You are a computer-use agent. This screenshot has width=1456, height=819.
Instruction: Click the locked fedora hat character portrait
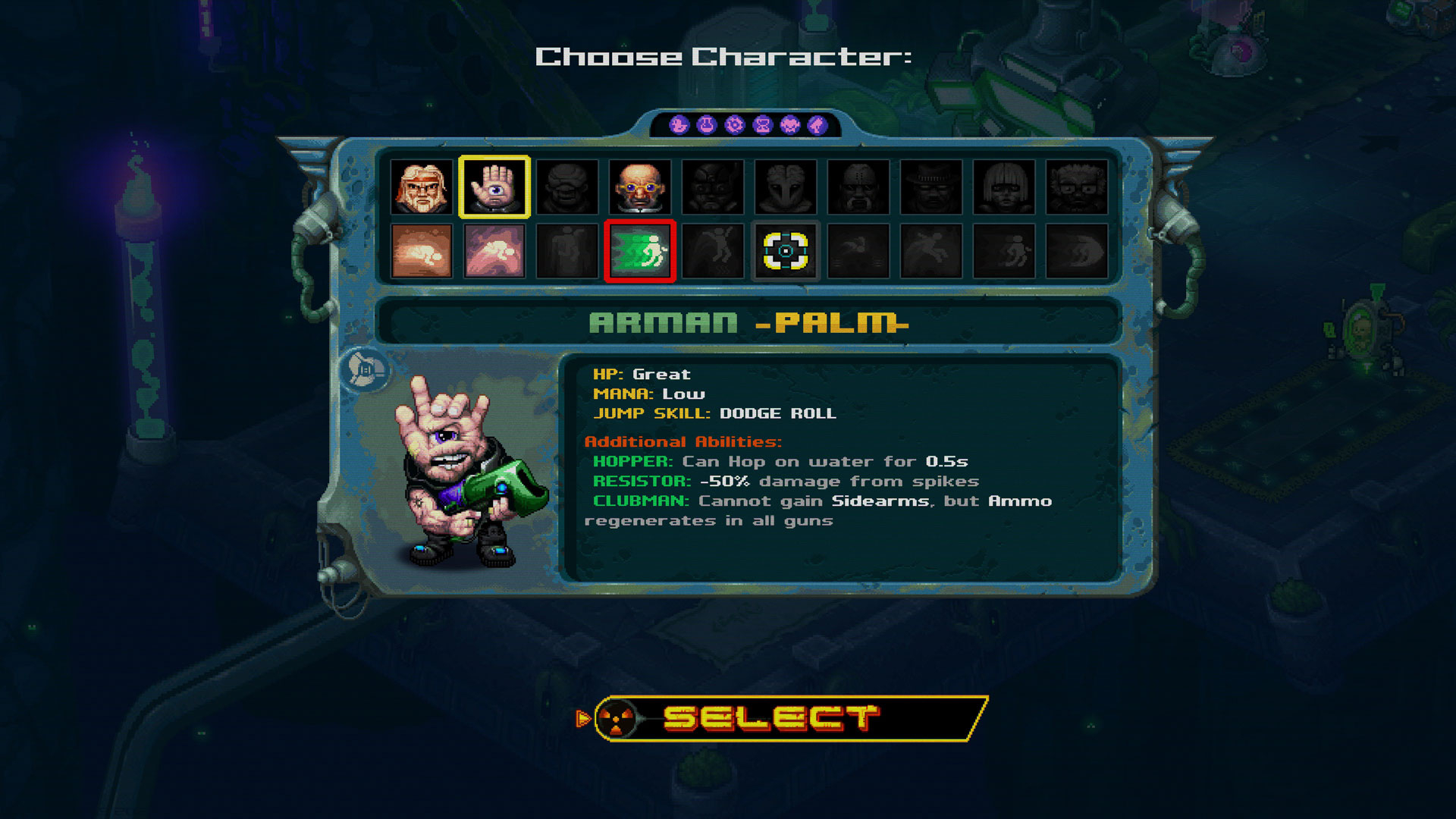[931, 187]
